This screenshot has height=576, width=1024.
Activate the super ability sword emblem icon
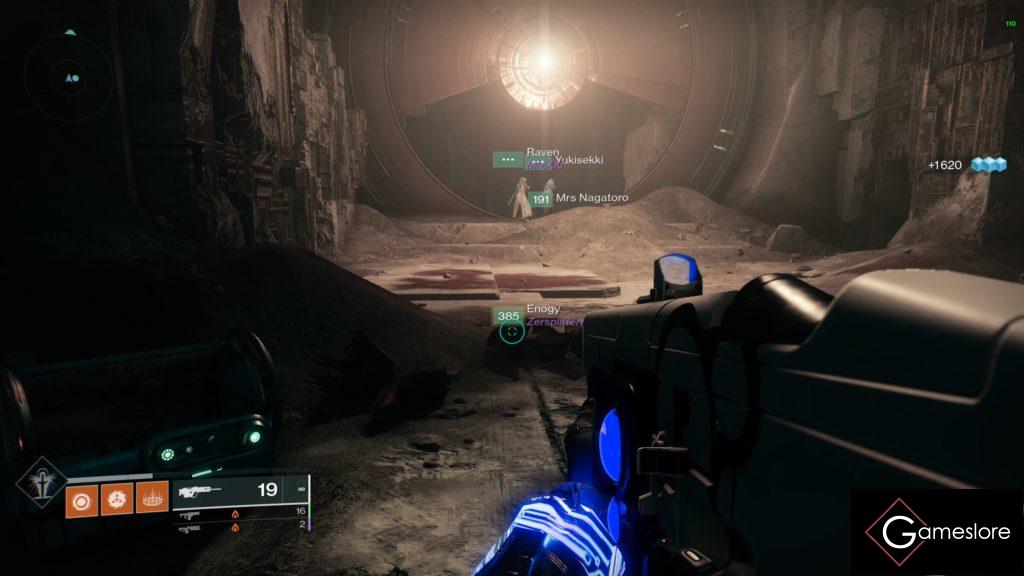[x=41, y=484]
